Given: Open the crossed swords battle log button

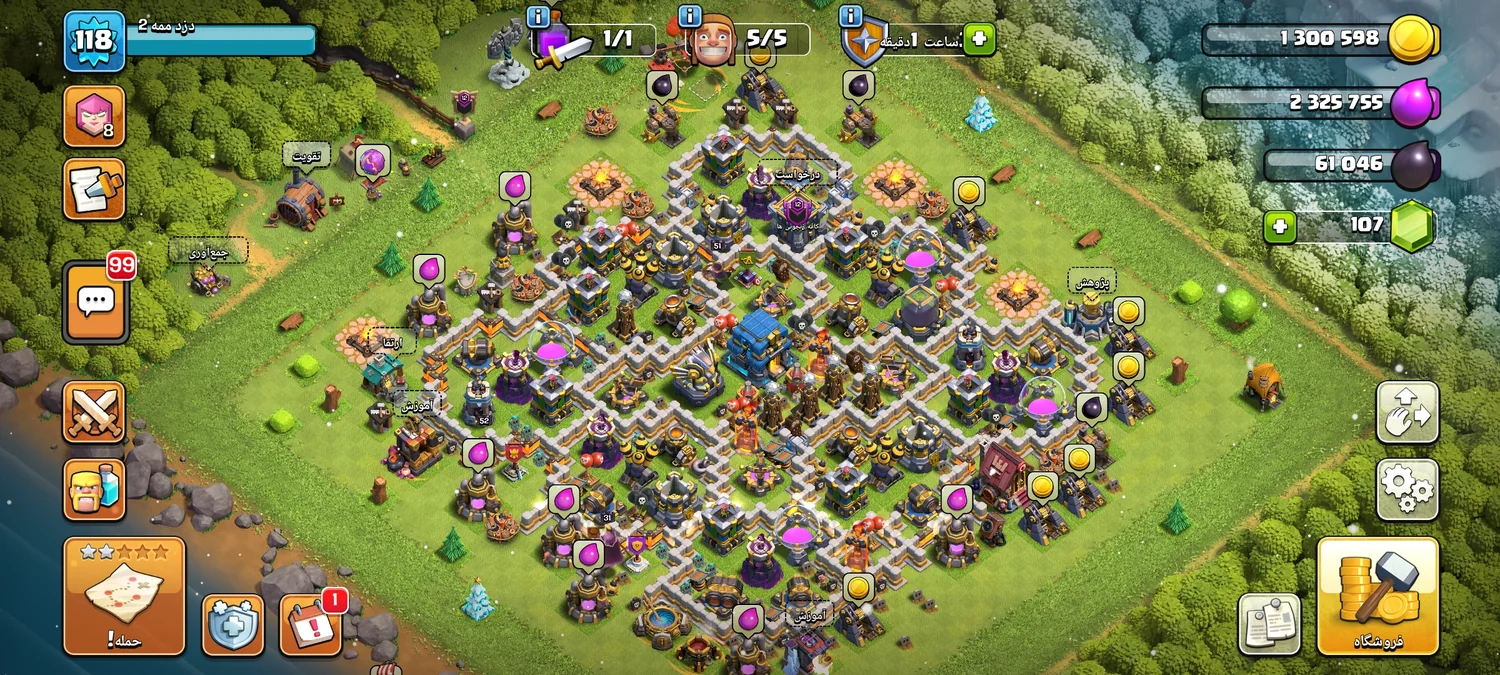Looking at the screenshot, I should [95, 412].
